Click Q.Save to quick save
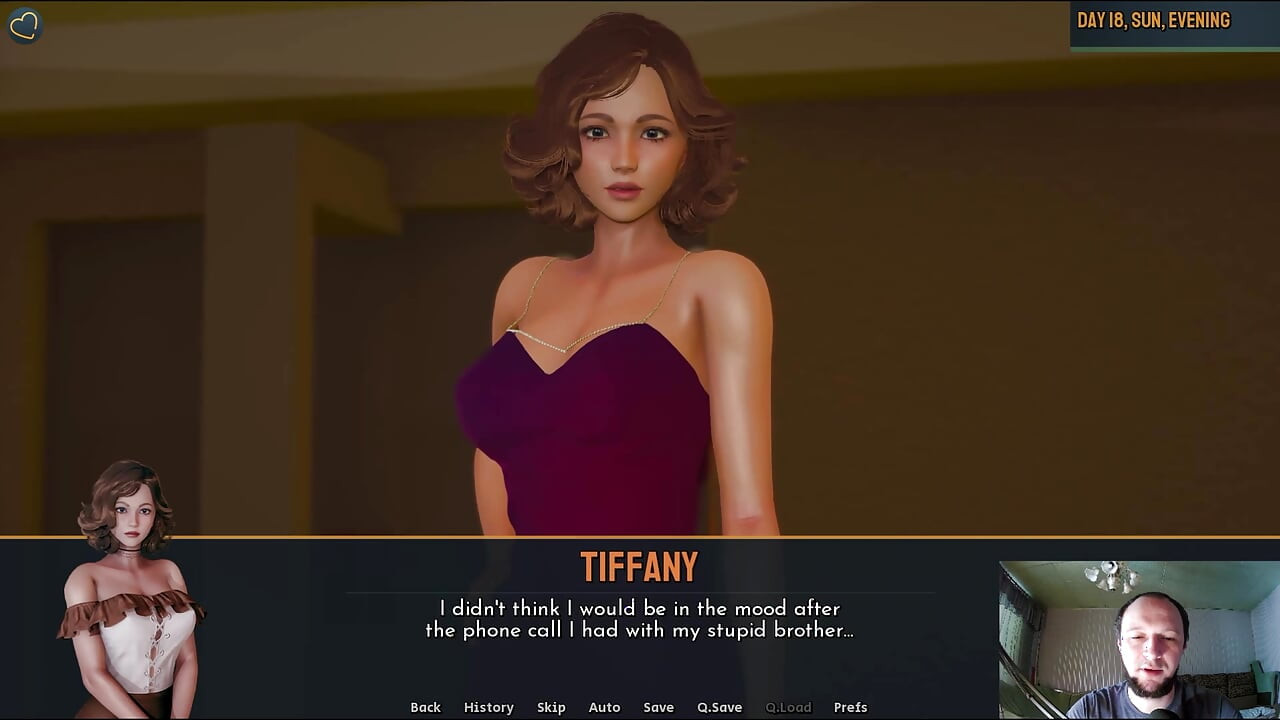 click(719, 707)
